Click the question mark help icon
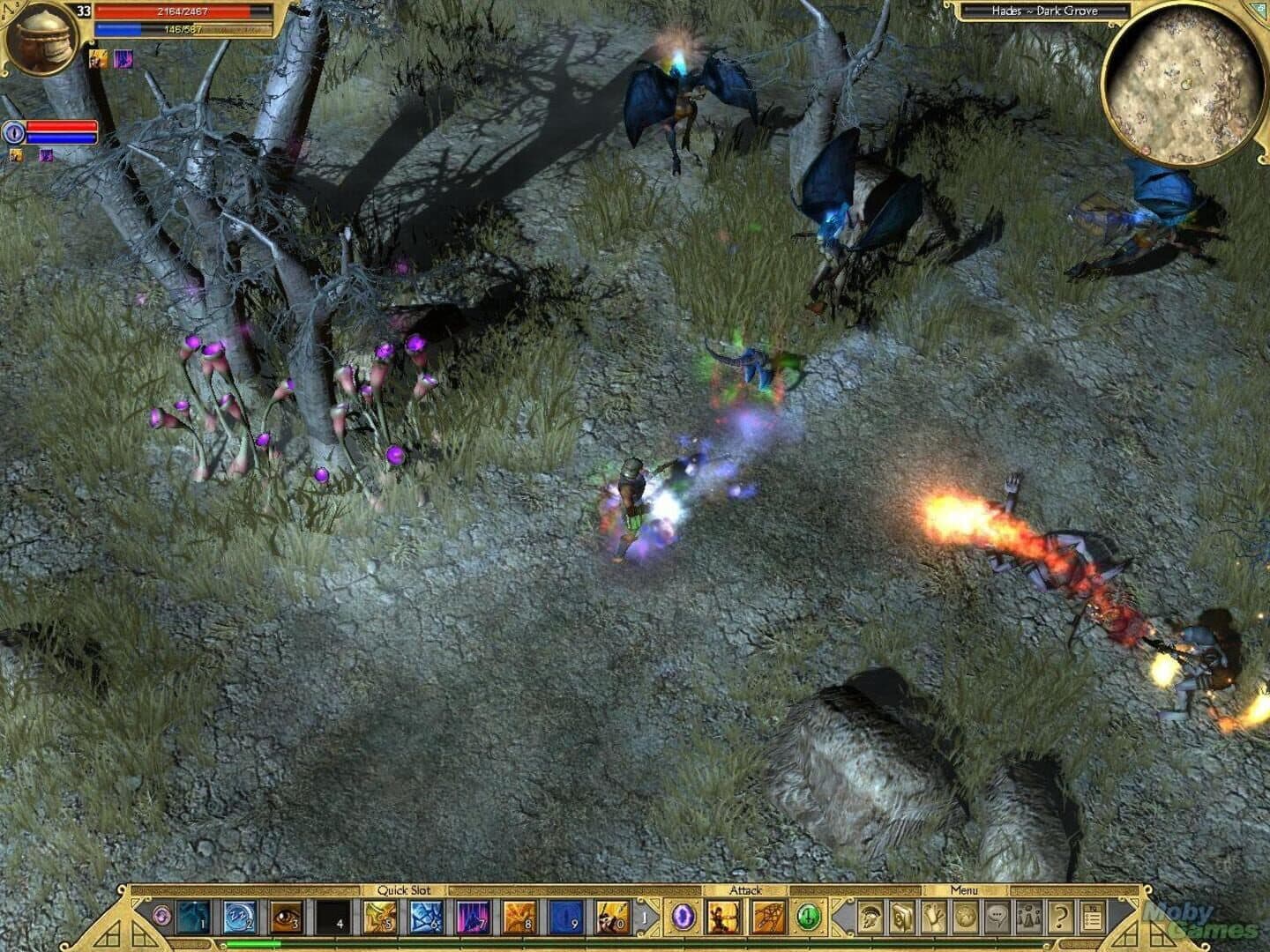 coord(1061,917)
